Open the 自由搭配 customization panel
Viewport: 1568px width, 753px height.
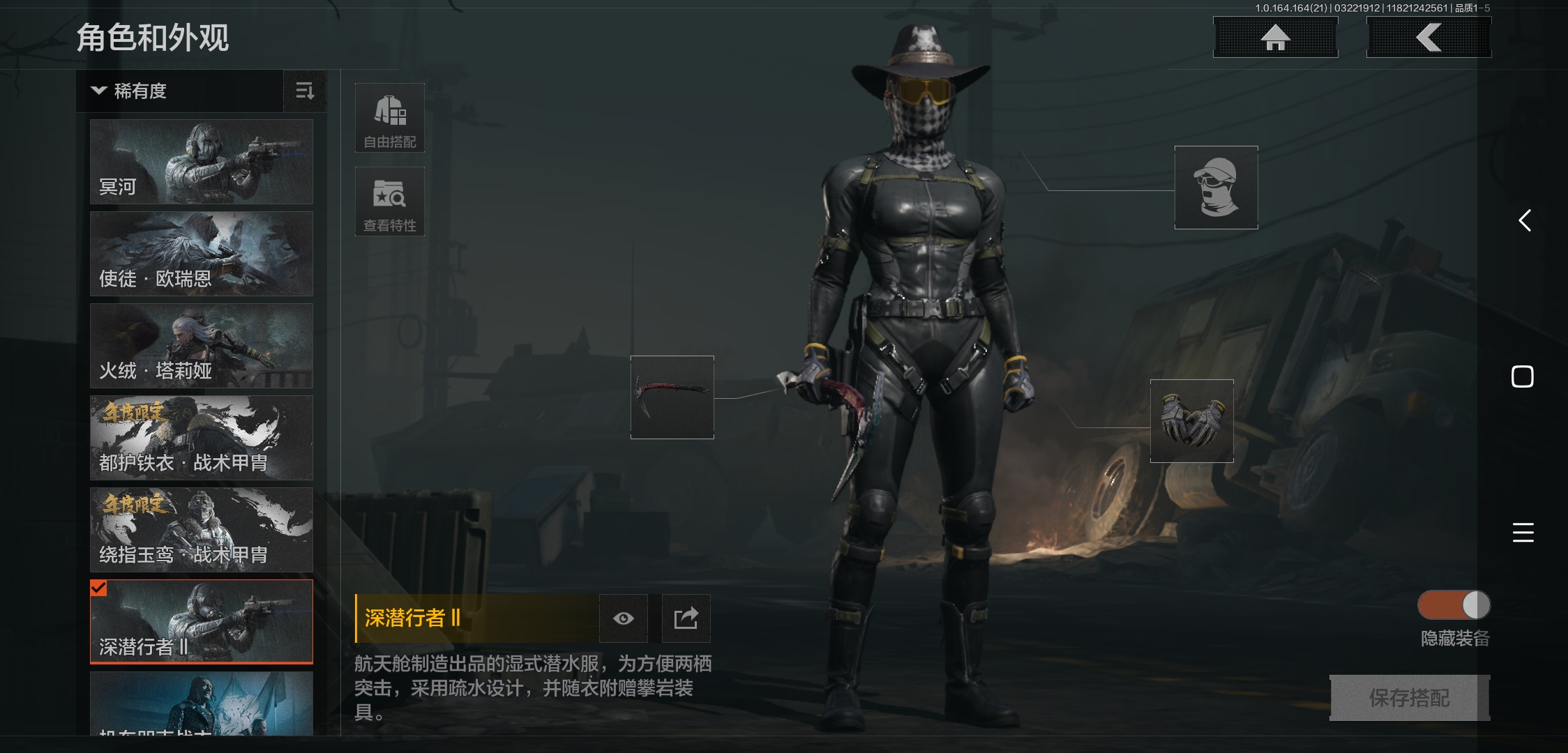coord(389,117)
